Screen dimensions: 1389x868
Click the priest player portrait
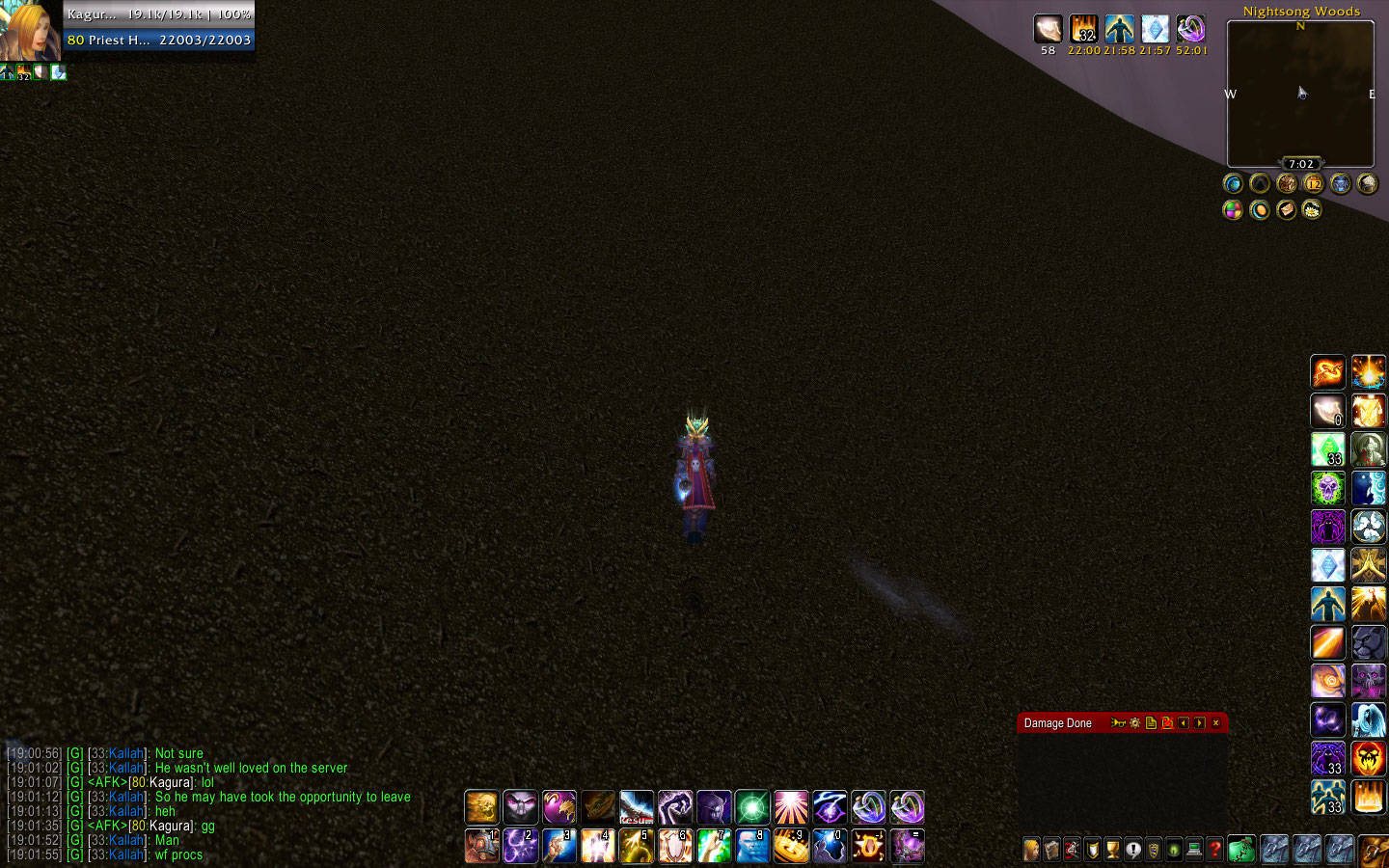click(x=31, y=31)
